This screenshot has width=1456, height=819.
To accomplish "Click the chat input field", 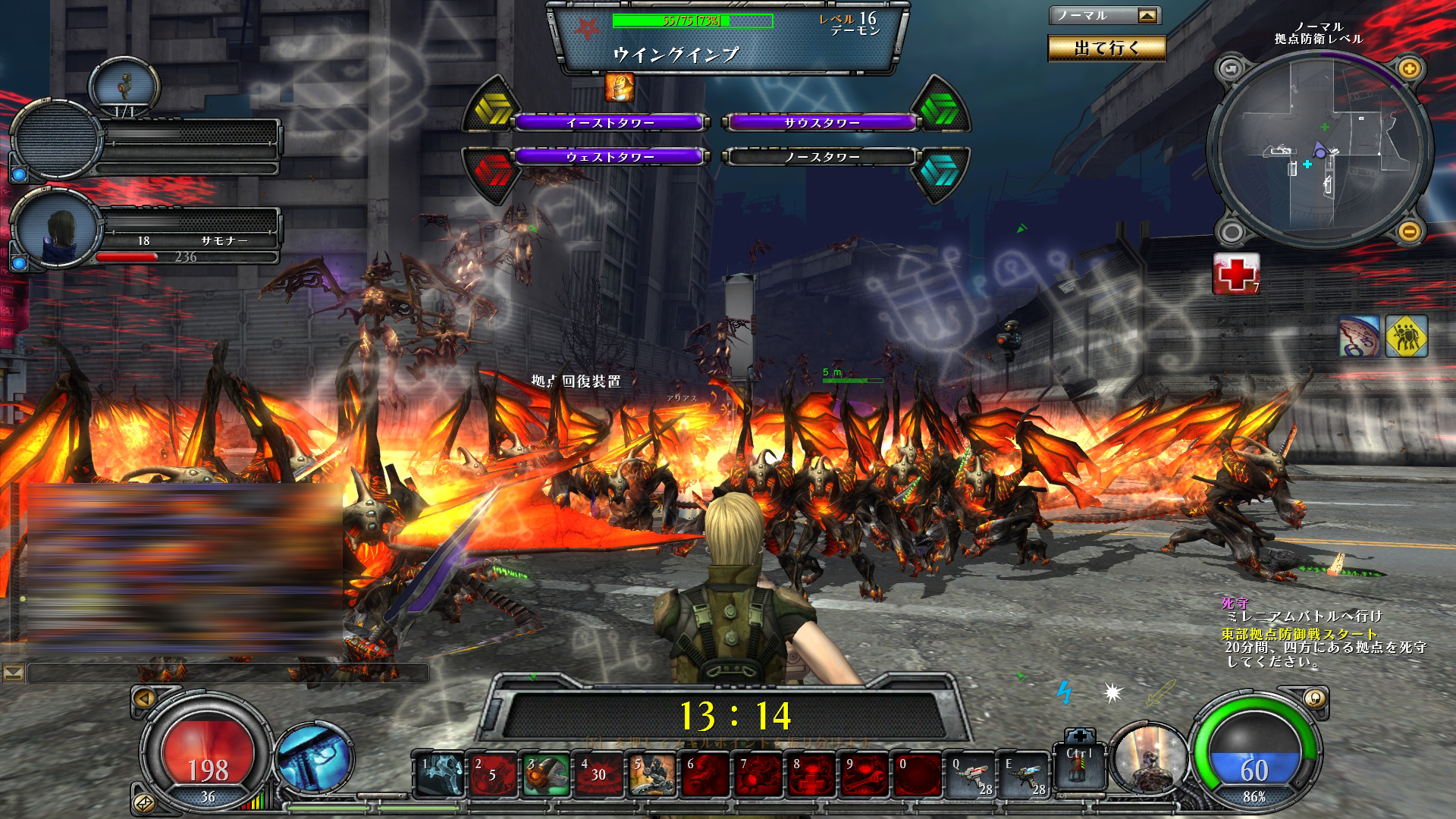I will pos(227,673).
